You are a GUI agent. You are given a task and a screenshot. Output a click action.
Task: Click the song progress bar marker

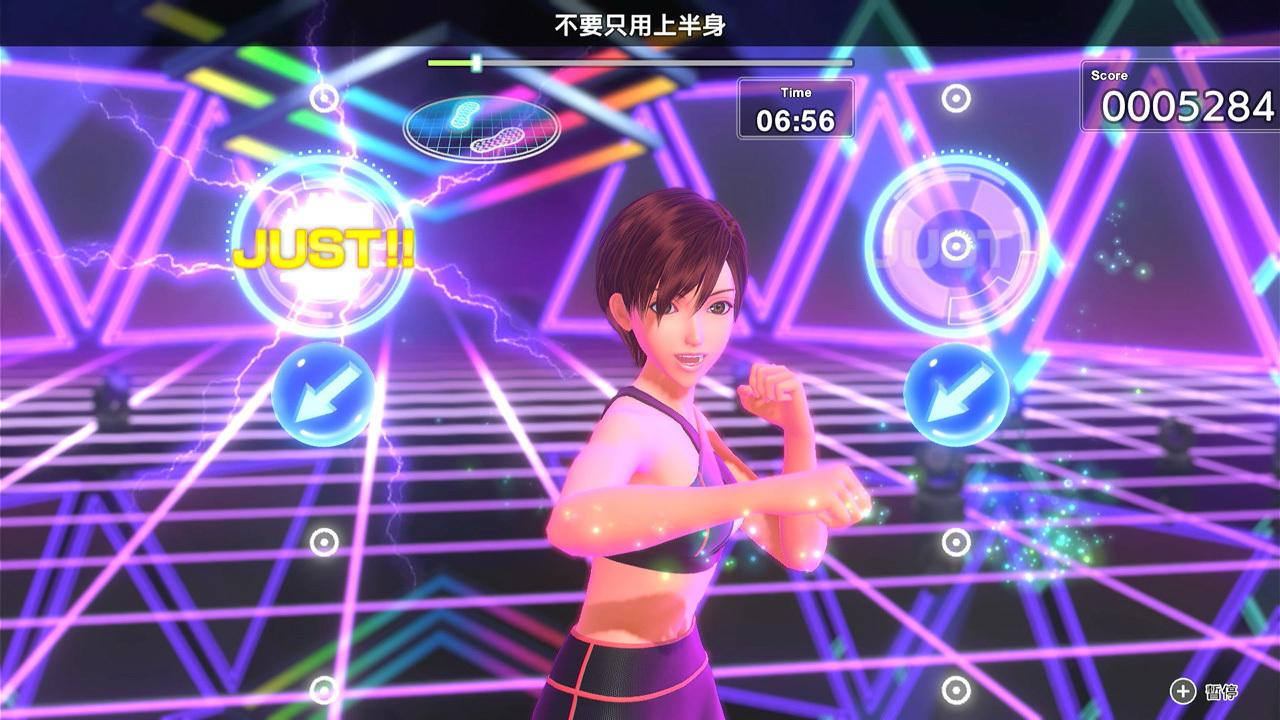(478, 63)
